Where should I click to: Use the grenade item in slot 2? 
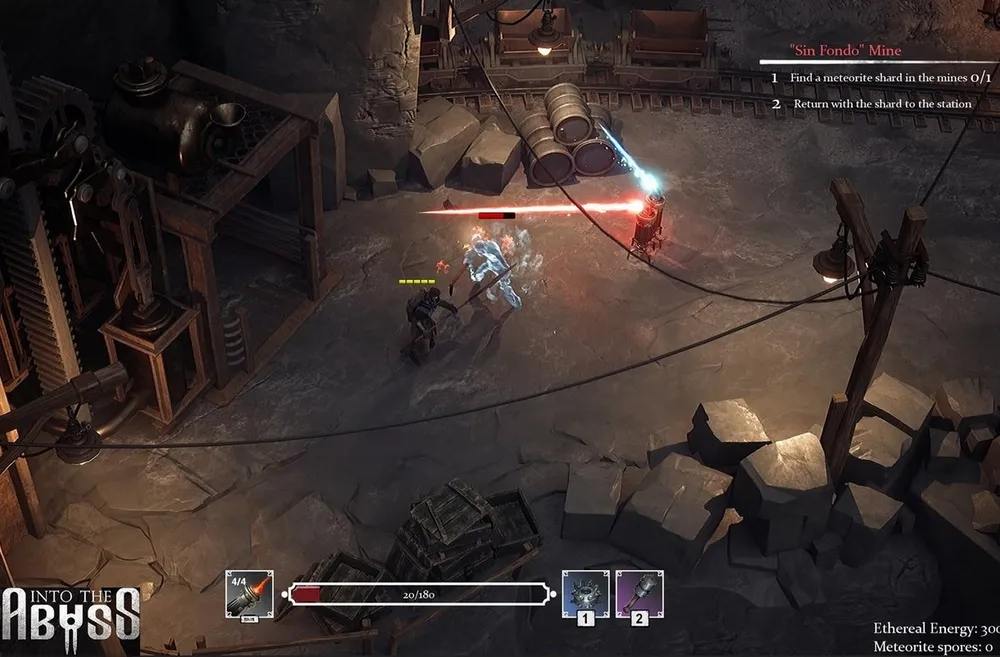point(639,594)
